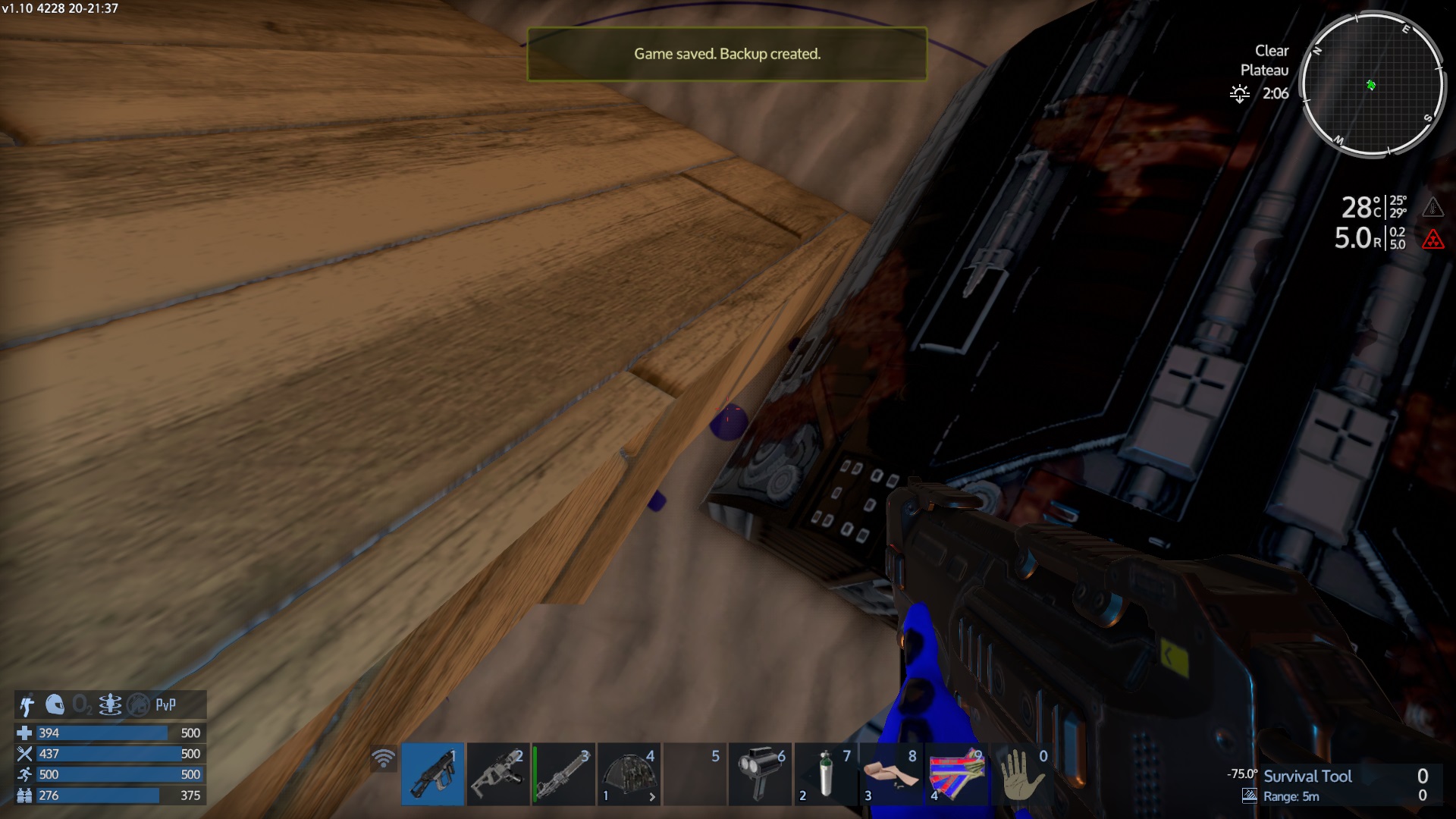Select the bandages in hotbar slot 8
The width and height of the screenshot is (1456, 819).
[x=892, y=773]
